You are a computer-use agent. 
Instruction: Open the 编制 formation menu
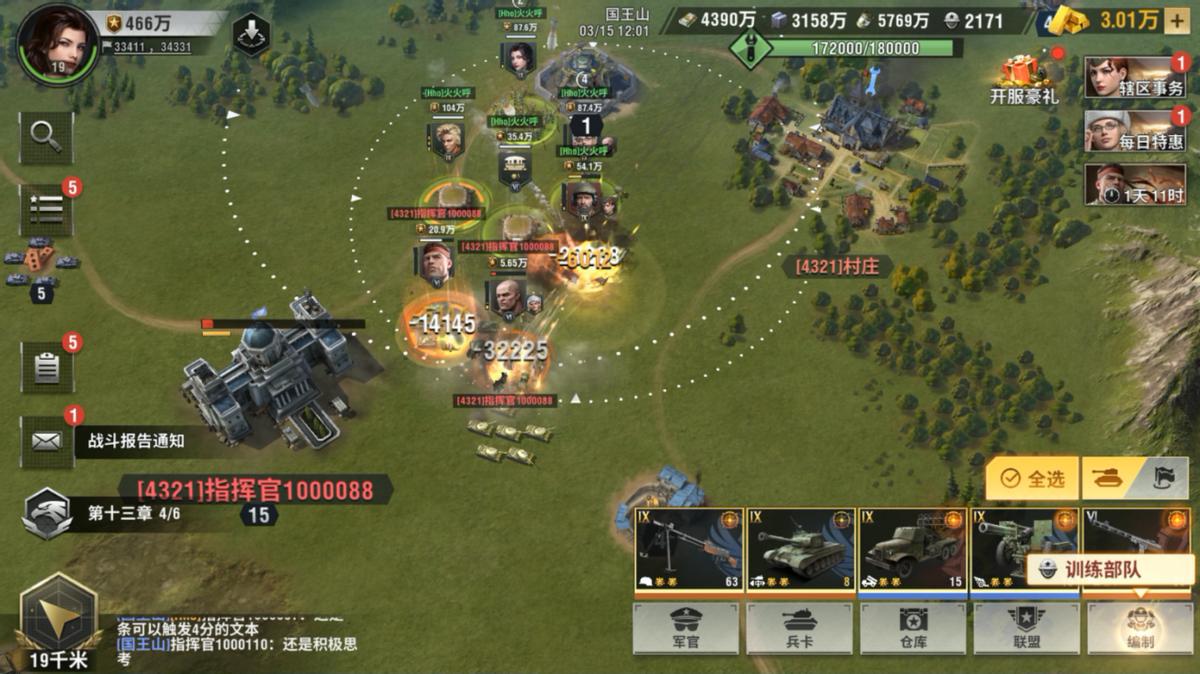1140,628
